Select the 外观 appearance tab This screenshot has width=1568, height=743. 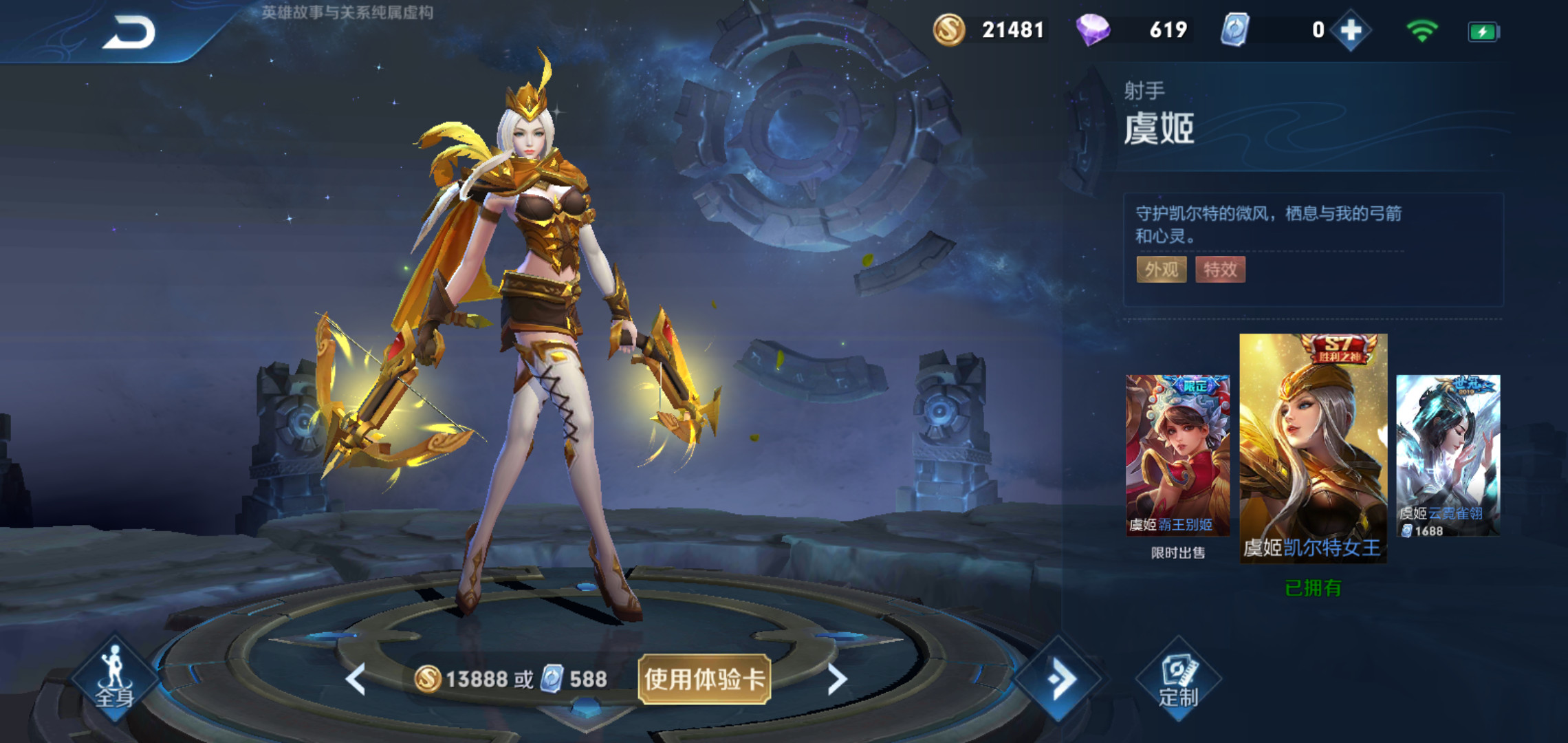click(1162, 270)
